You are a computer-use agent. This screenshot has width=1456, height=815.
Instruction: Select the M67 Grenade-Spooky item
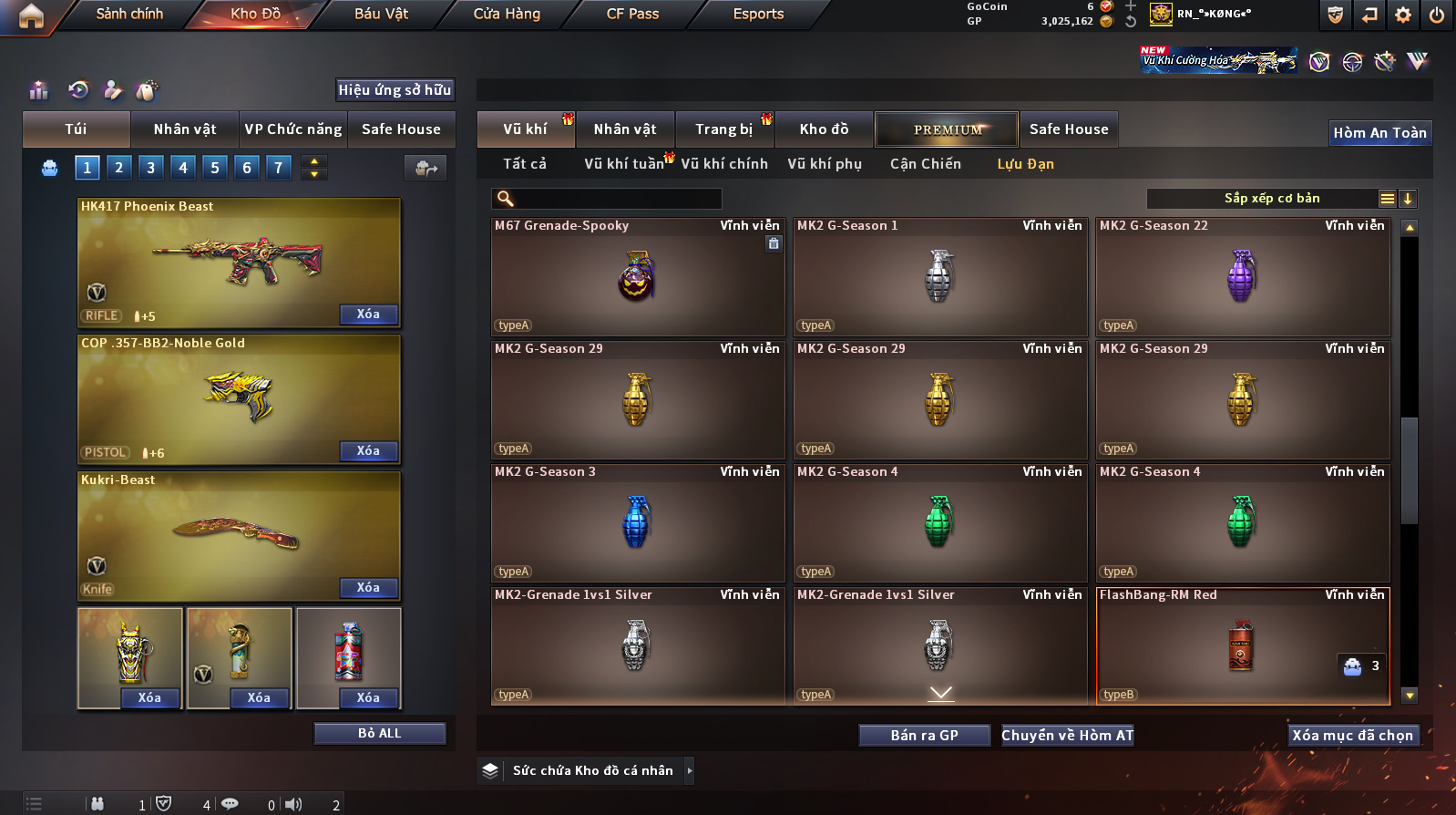click(637, 276)
